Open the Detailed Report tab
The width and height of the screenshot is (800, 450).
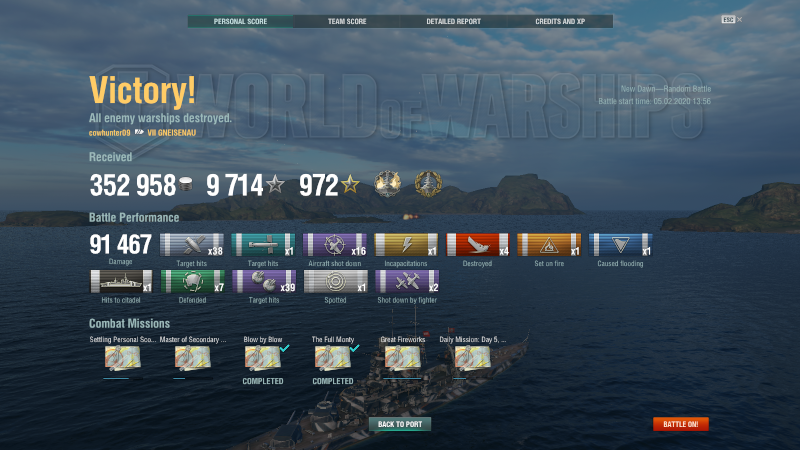click(x=453, y=21)
